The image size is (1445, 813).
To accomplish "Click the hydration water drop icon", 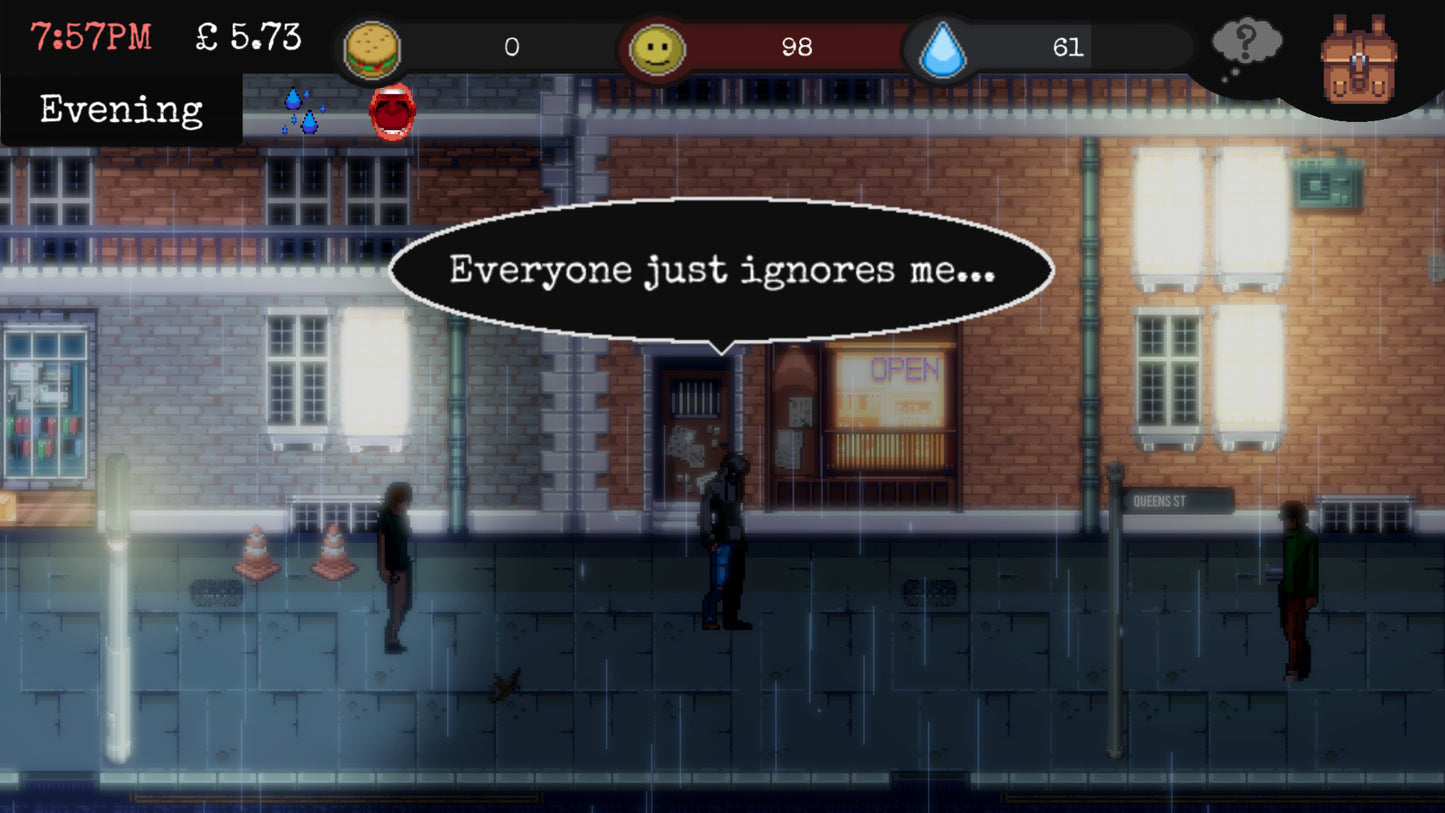I will 938,46.
